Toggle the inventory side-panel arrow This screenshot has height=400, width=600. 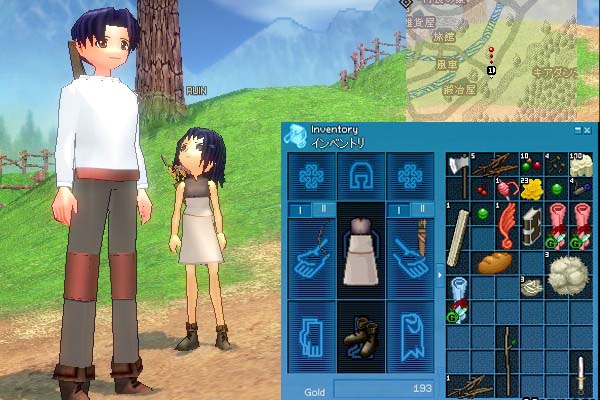[x=441, y=270]
